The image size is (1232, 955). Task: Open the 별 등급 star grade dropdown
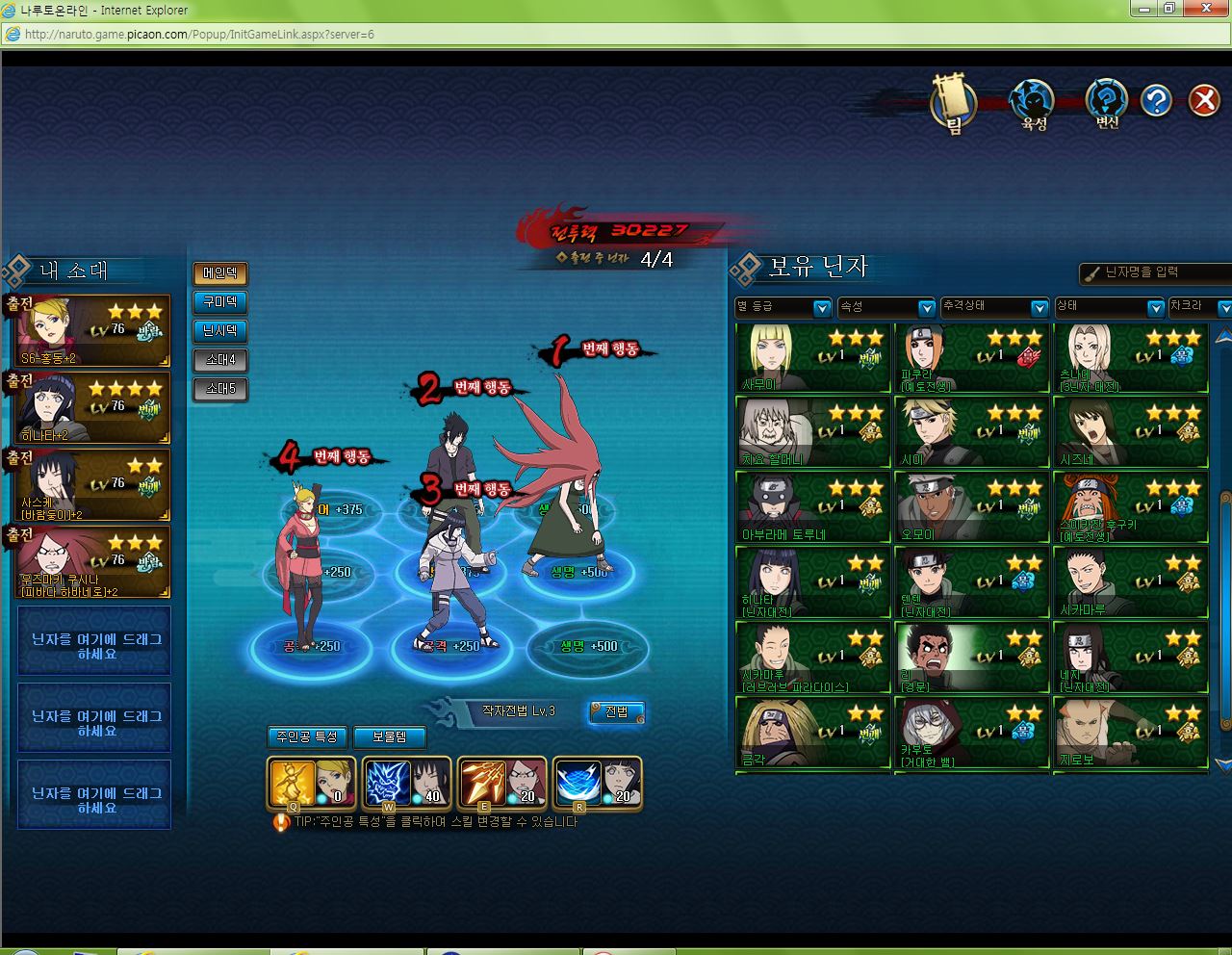(783, 307)
